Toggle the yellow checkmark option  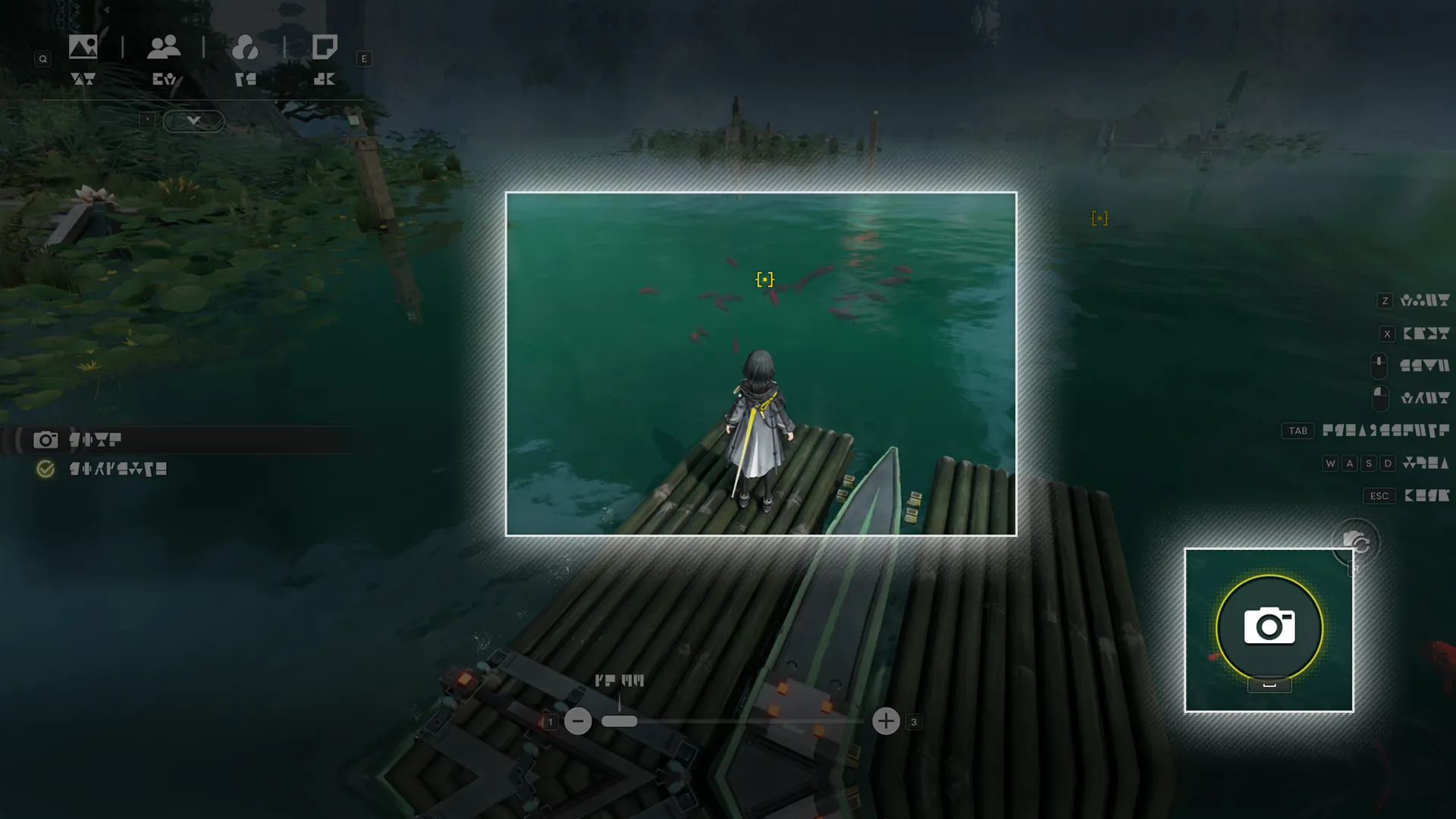pyautogui.click(x=45, y=469)
